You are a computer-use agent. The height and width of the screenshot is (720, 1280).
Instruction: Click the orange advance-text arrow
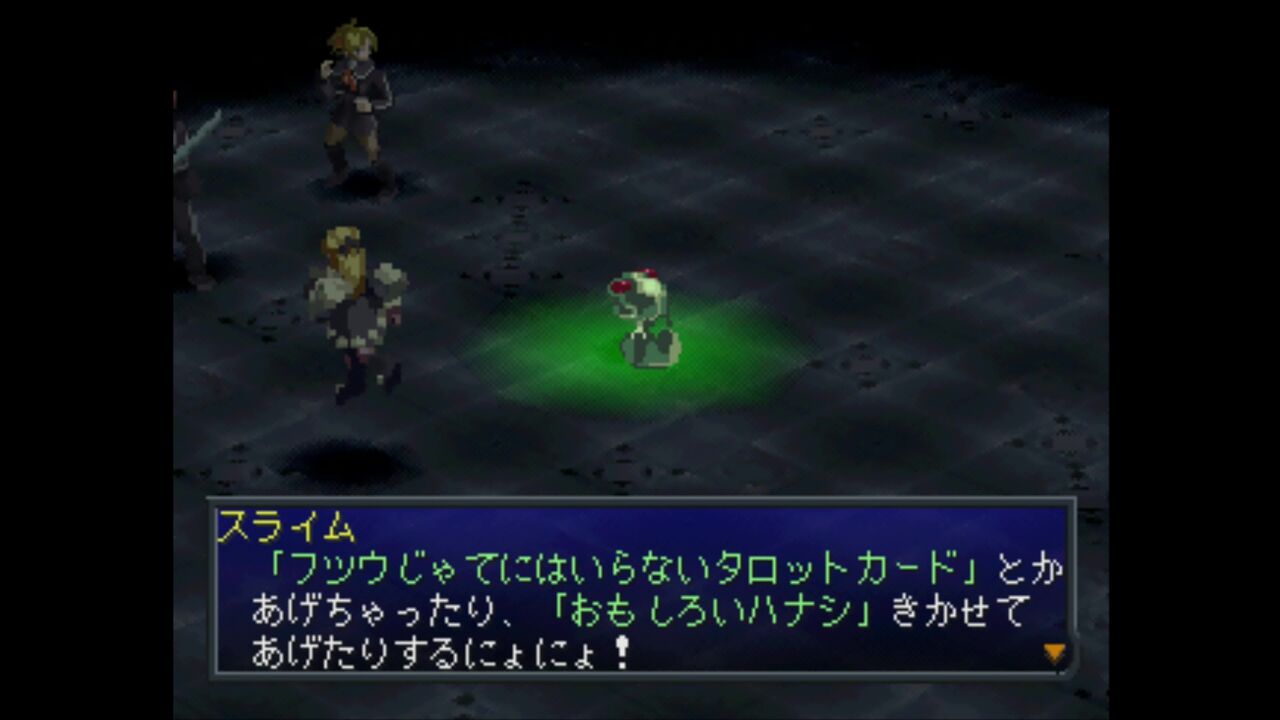1055,650
